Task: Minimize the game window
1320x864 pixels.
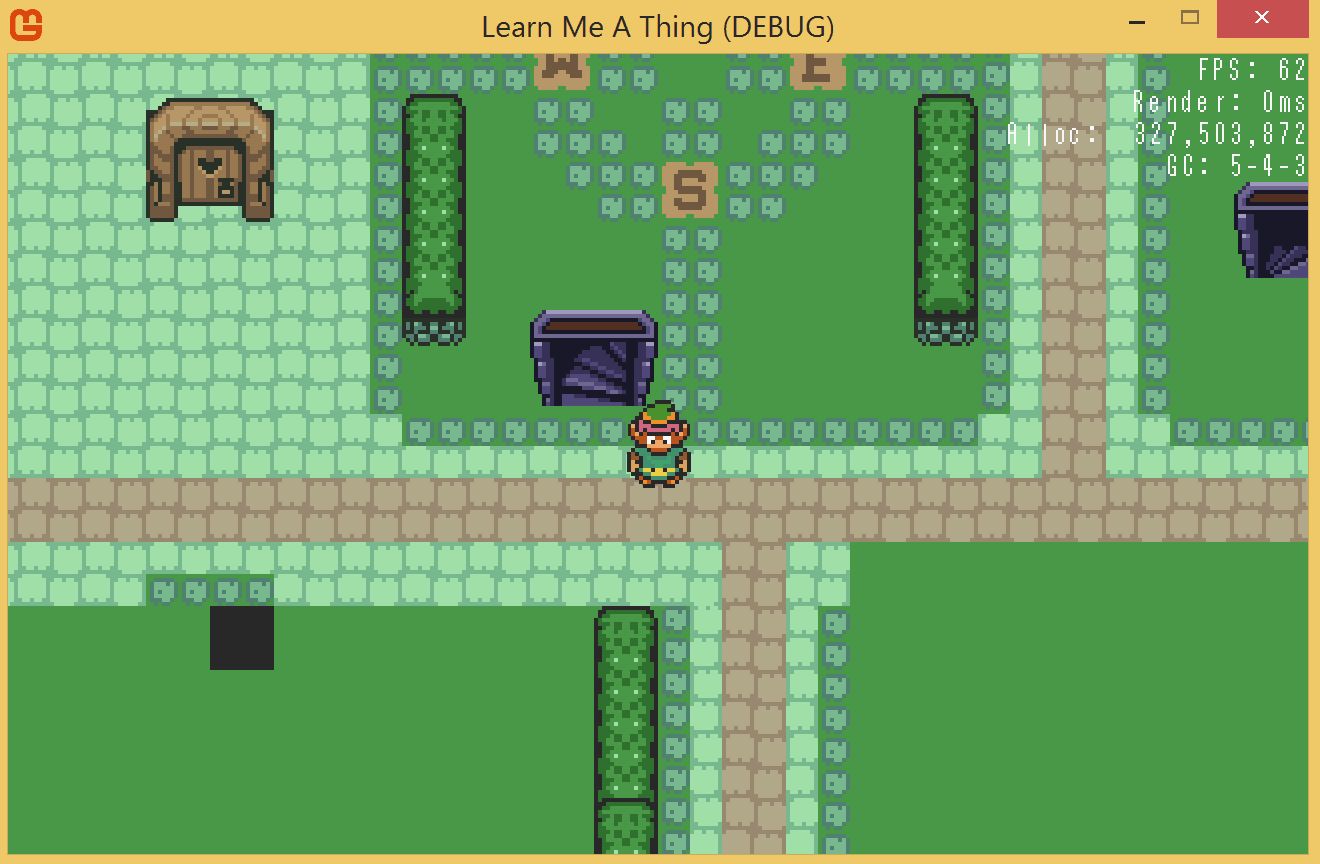Action: coord(1137,20)
